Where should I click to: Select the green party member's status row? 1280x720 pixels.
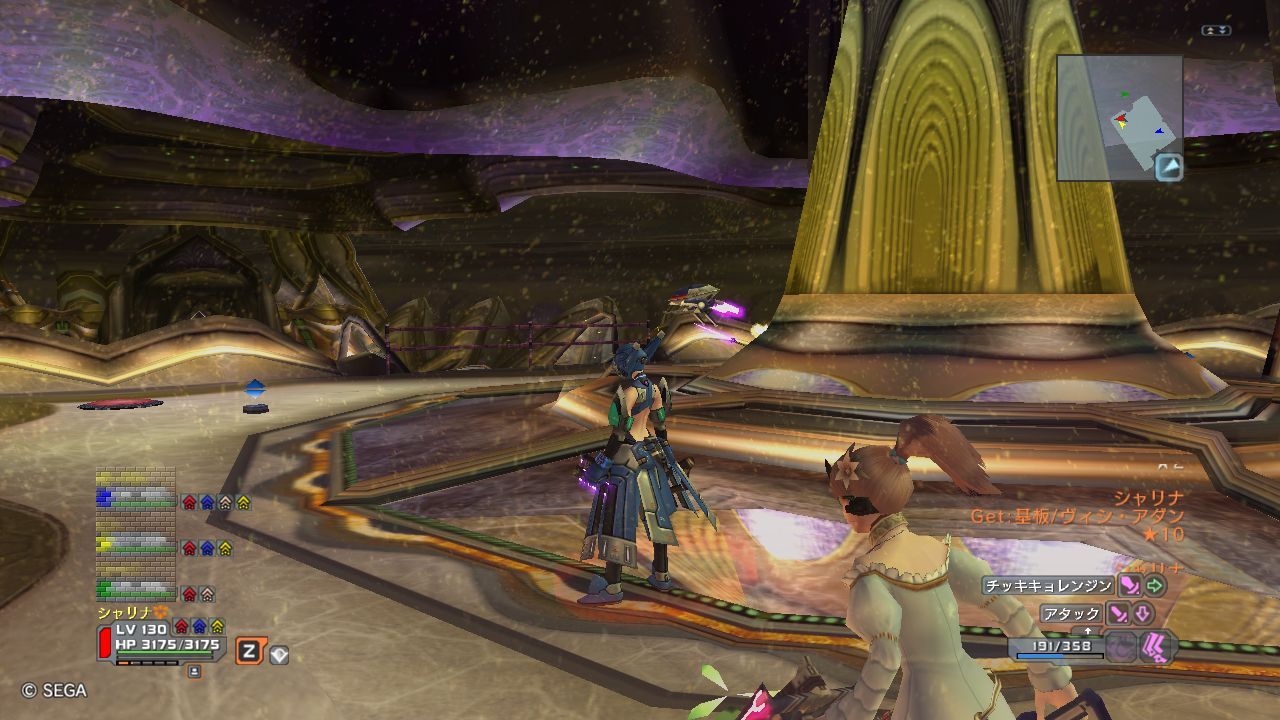(x=136, y=590)
